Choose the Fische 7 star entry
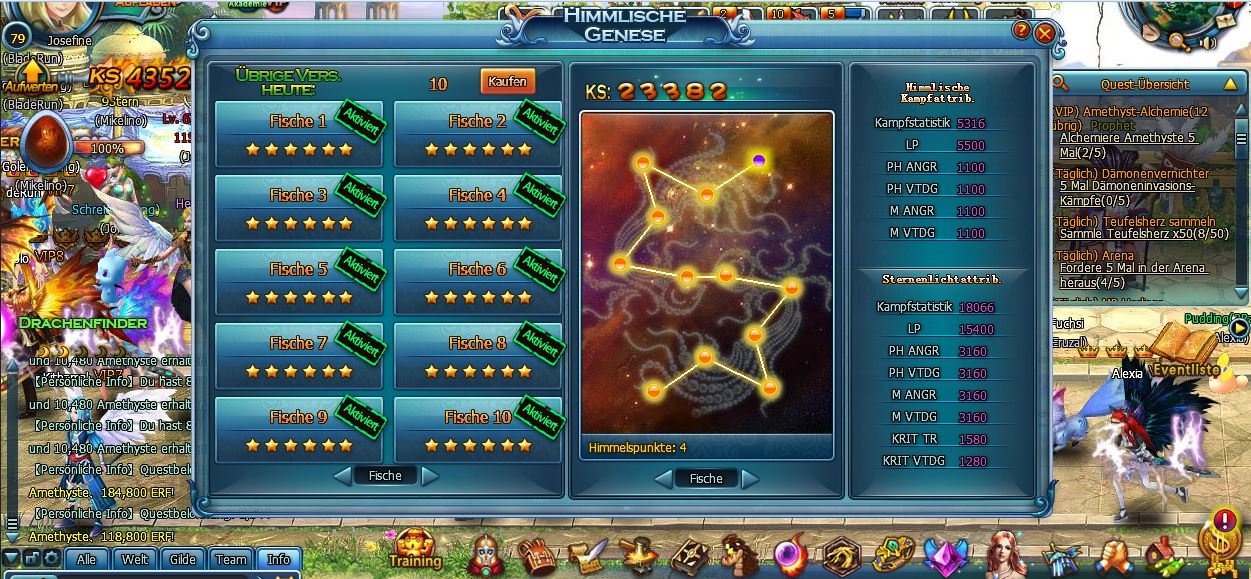1251x579 pixels. click(x=298, y=357)
